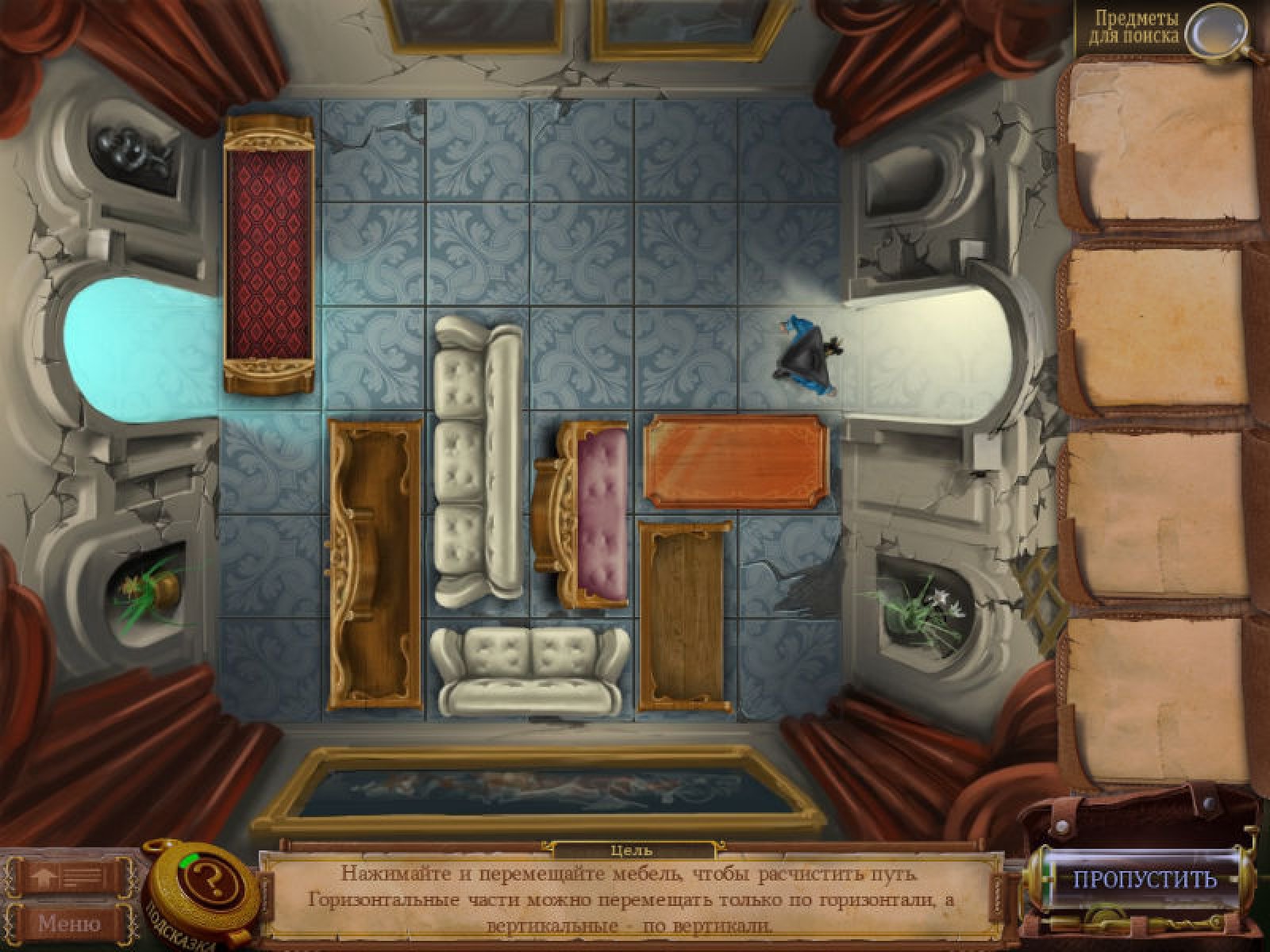Screen dimensions: 1270x952
Task: Click the up-arrow list button above Меню
Action: coord(70,877)
